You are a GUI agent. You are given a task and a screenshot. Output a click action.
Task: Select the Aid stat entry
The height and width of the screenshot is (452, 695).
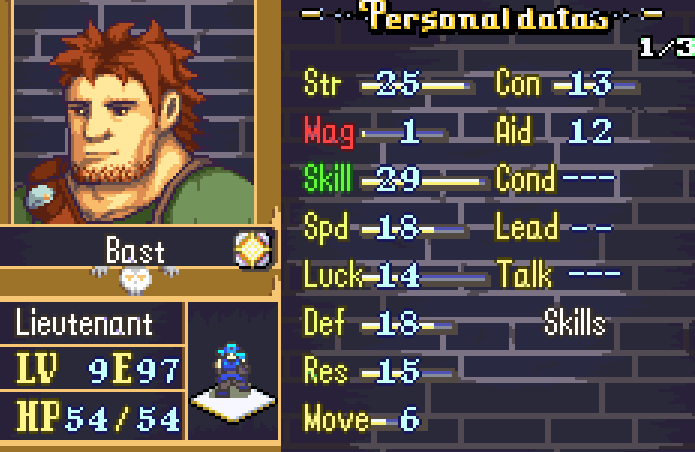coord(516,132)
